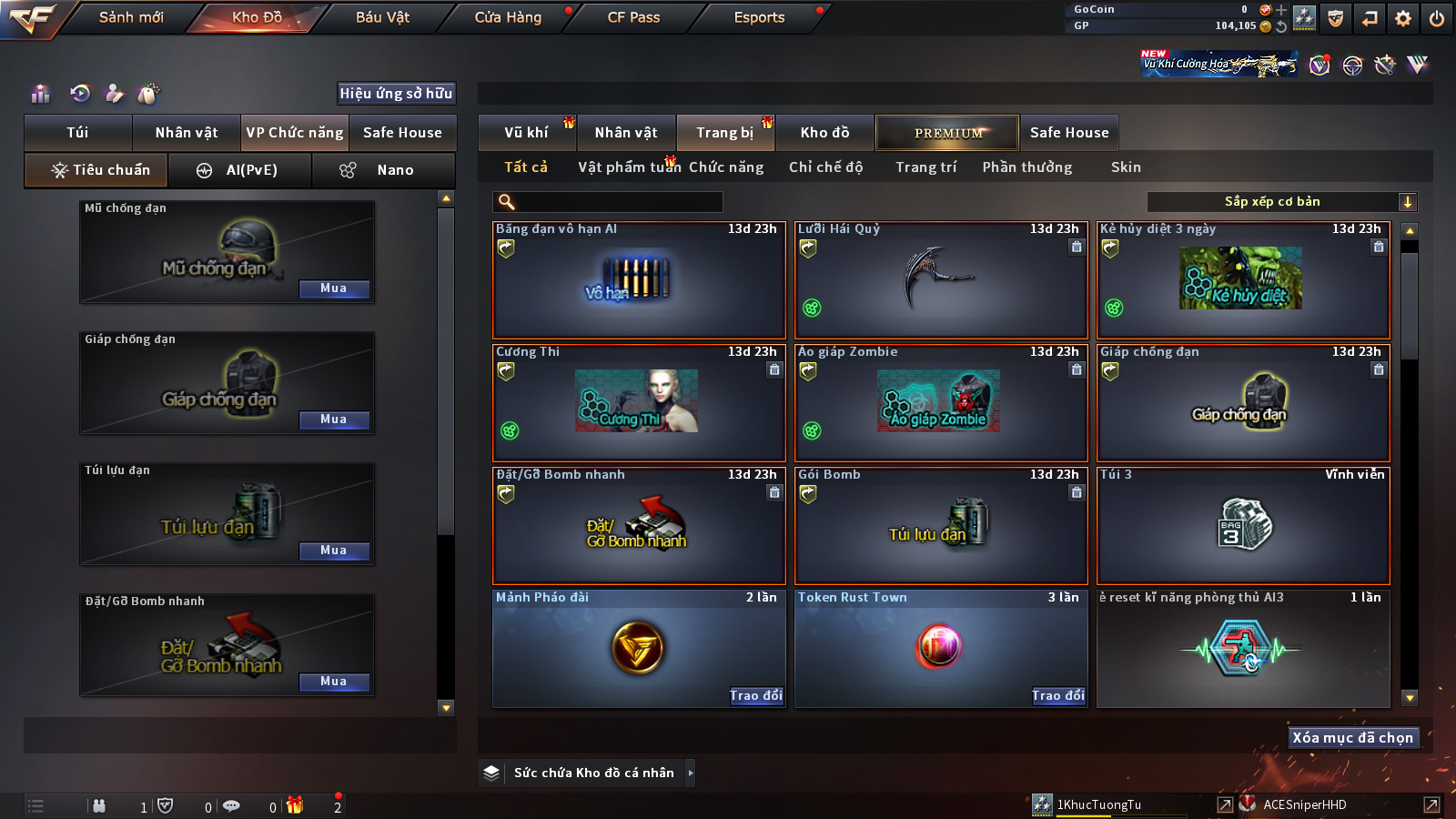
Task: Go to the CF Pass page
Action: 633,17
